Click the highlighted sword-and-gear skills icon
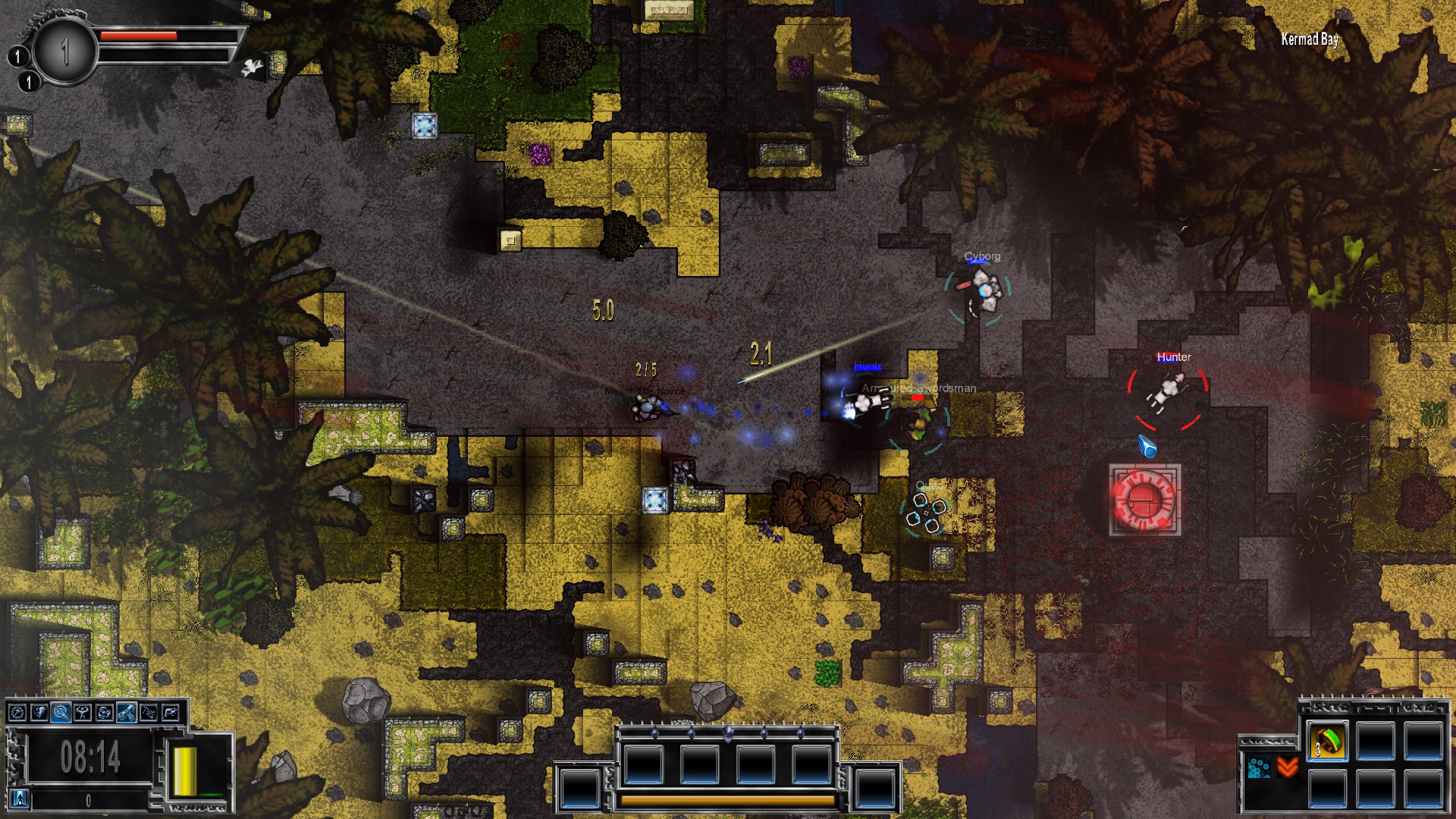Screen dimensions: 1456x819 coord(61,713)
